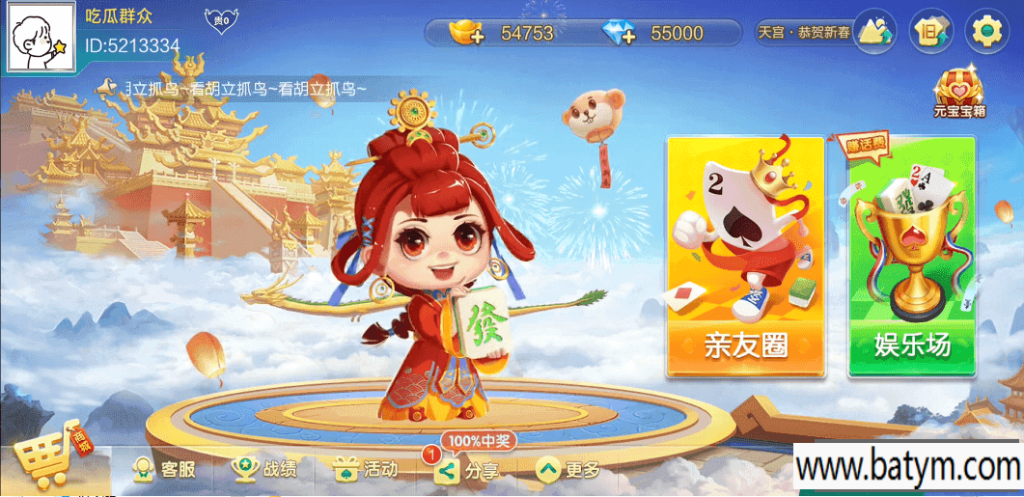Tap the 分享 share button
1024x497 pixels.
click(466, 469)
